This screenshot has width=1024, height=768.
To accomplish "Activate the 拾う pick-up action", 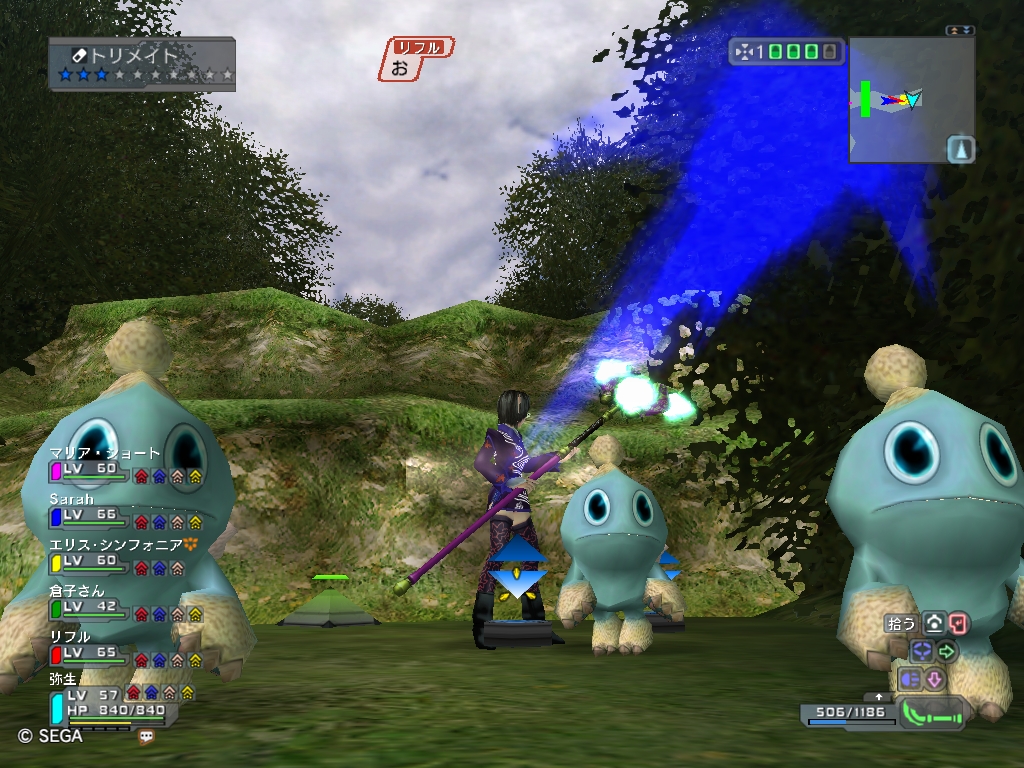I will tap(902, 623).
